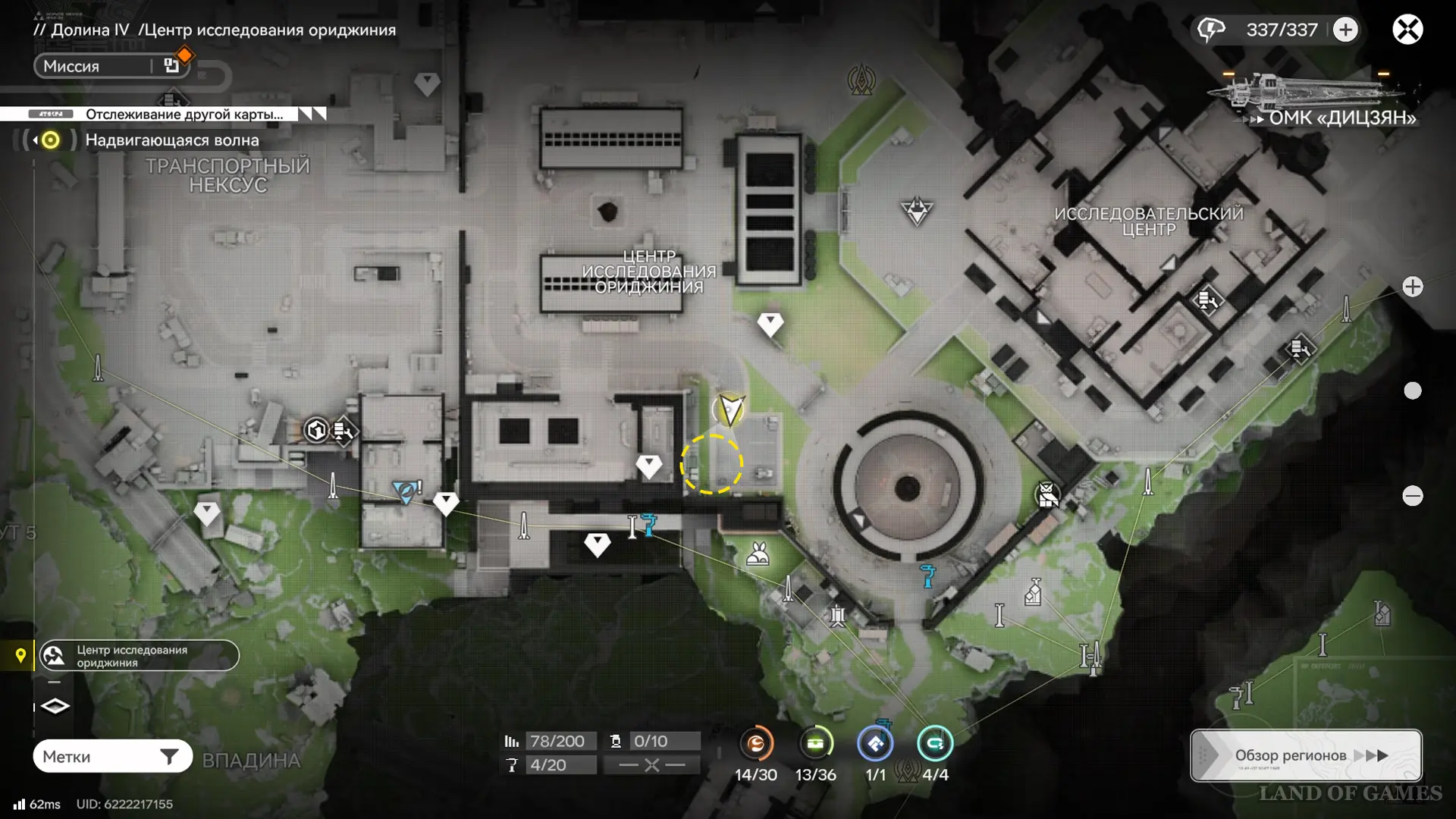Select the blue diamond counter 1/1

[x=875, y=744]
